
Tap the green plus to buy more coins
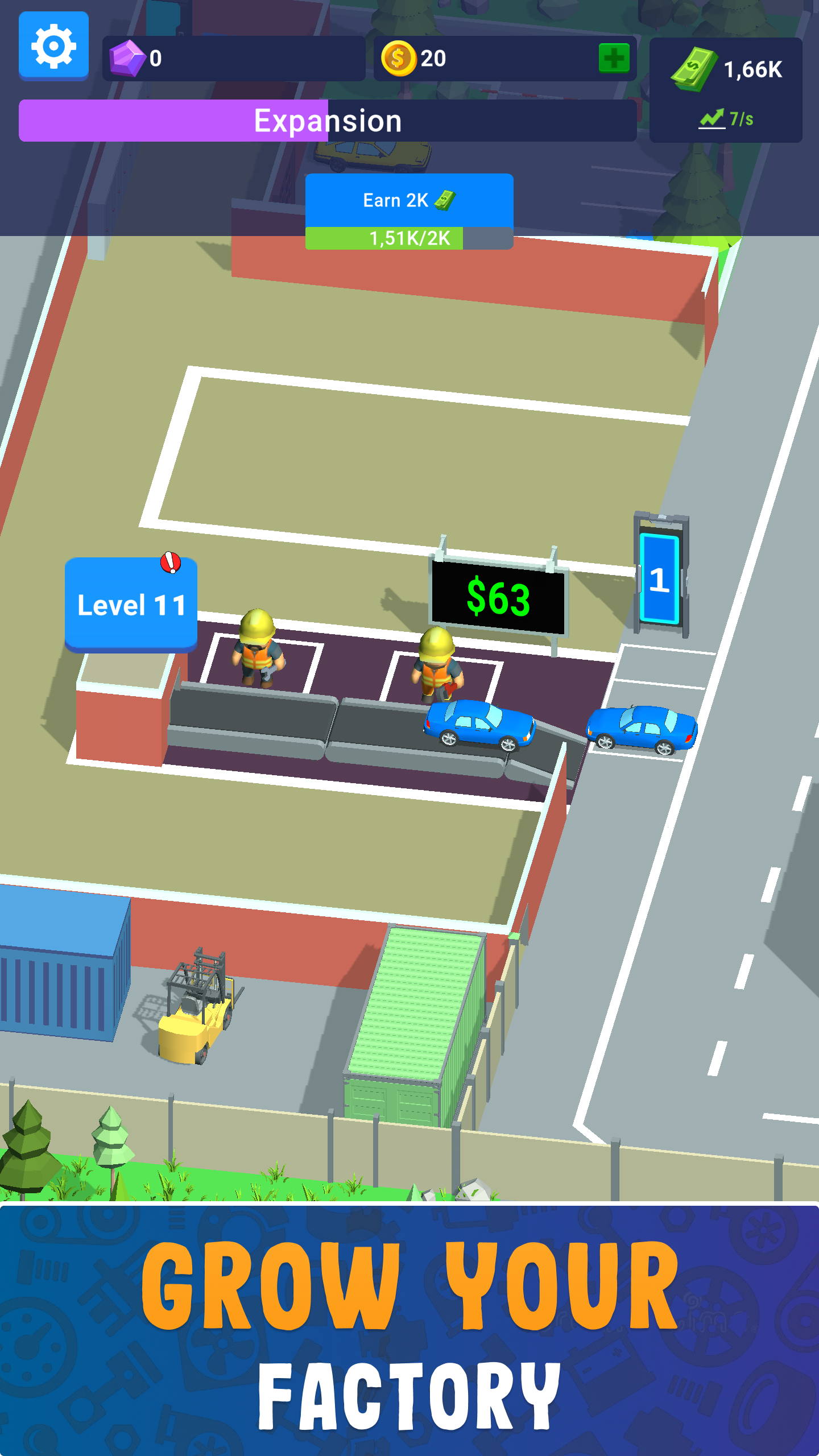[x=613, y=57]
